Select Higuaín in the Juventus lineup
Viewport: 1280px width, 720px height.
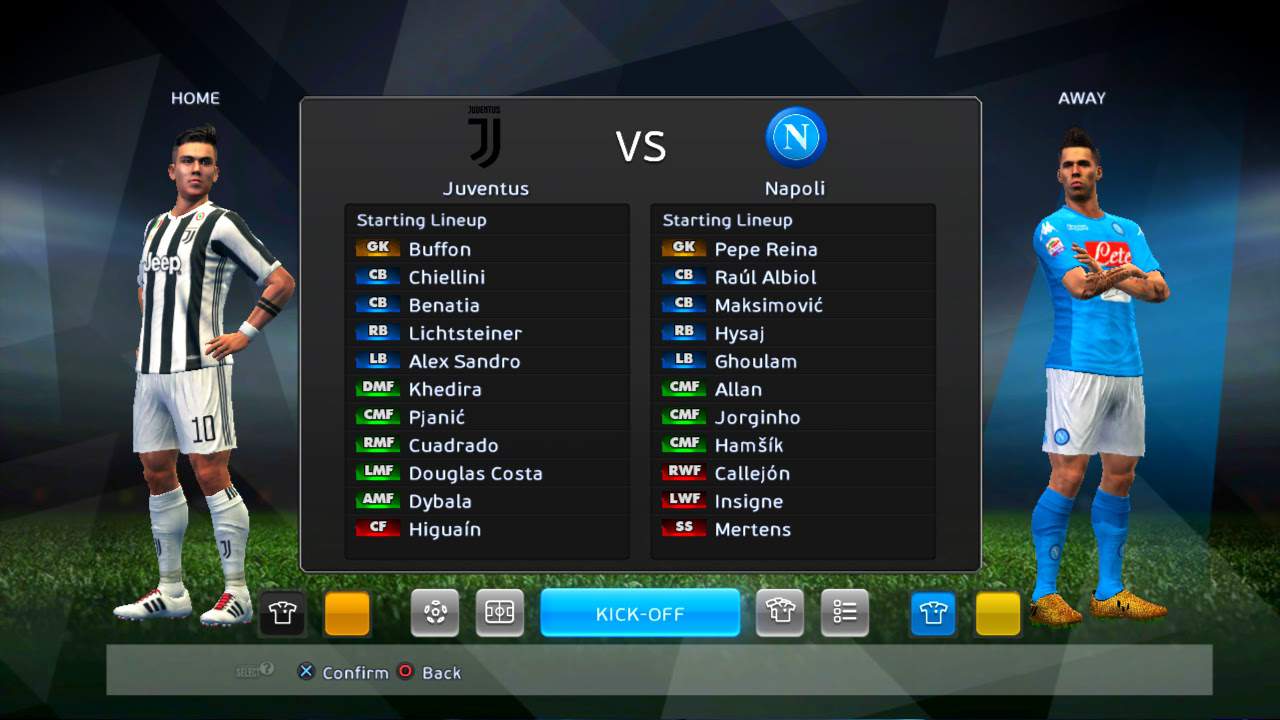click(x=444, y=529)
